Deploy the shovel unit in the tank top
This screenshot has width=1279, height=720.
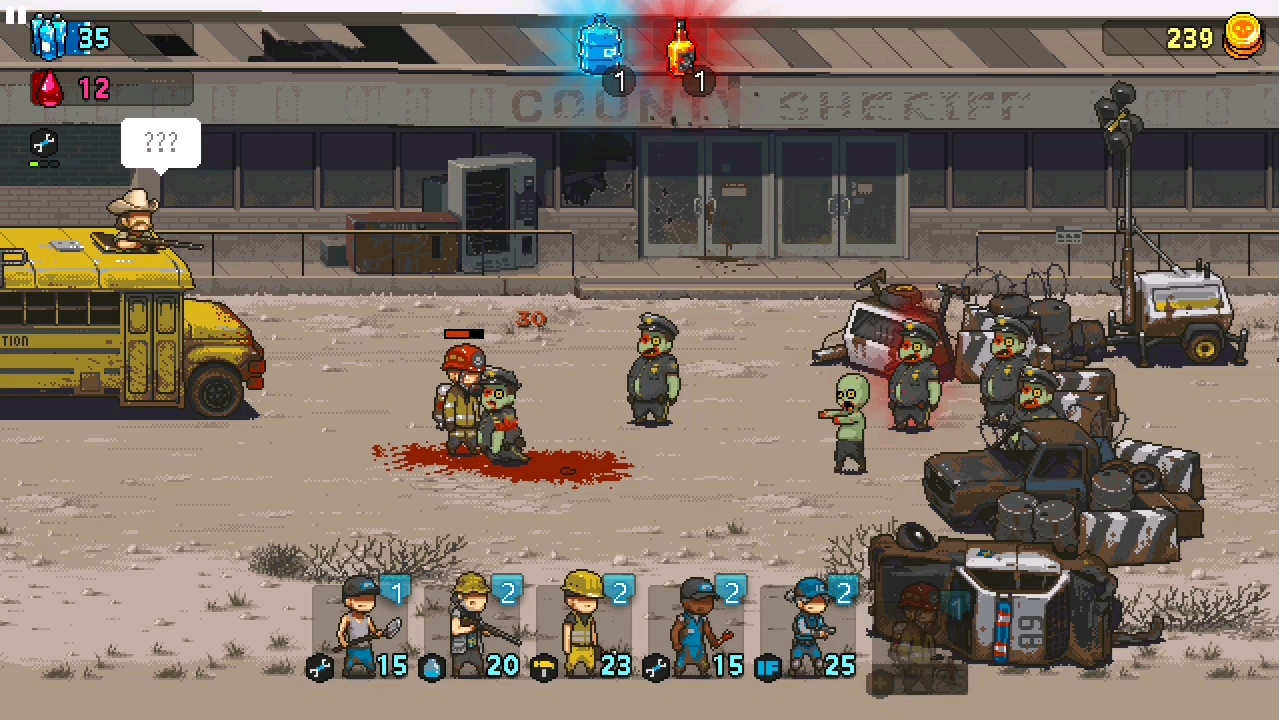pos(361,627)
